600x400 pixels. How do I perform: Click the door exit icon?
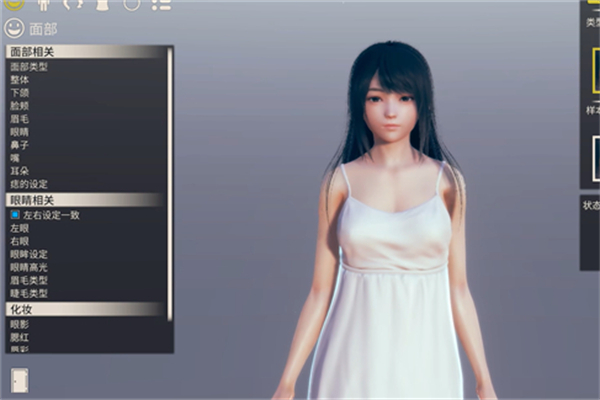pos(19,379)
